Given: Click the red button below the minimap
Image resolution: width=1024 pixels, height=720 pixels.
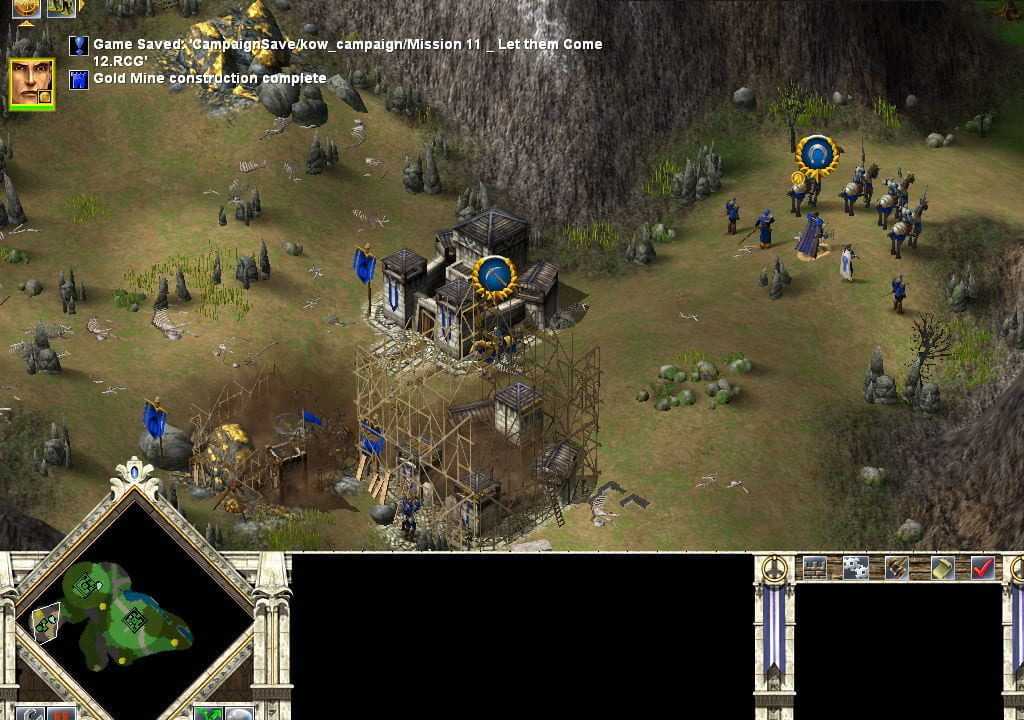Looking at the screenshot, I should pyautogui.click(x=63, y=714).
